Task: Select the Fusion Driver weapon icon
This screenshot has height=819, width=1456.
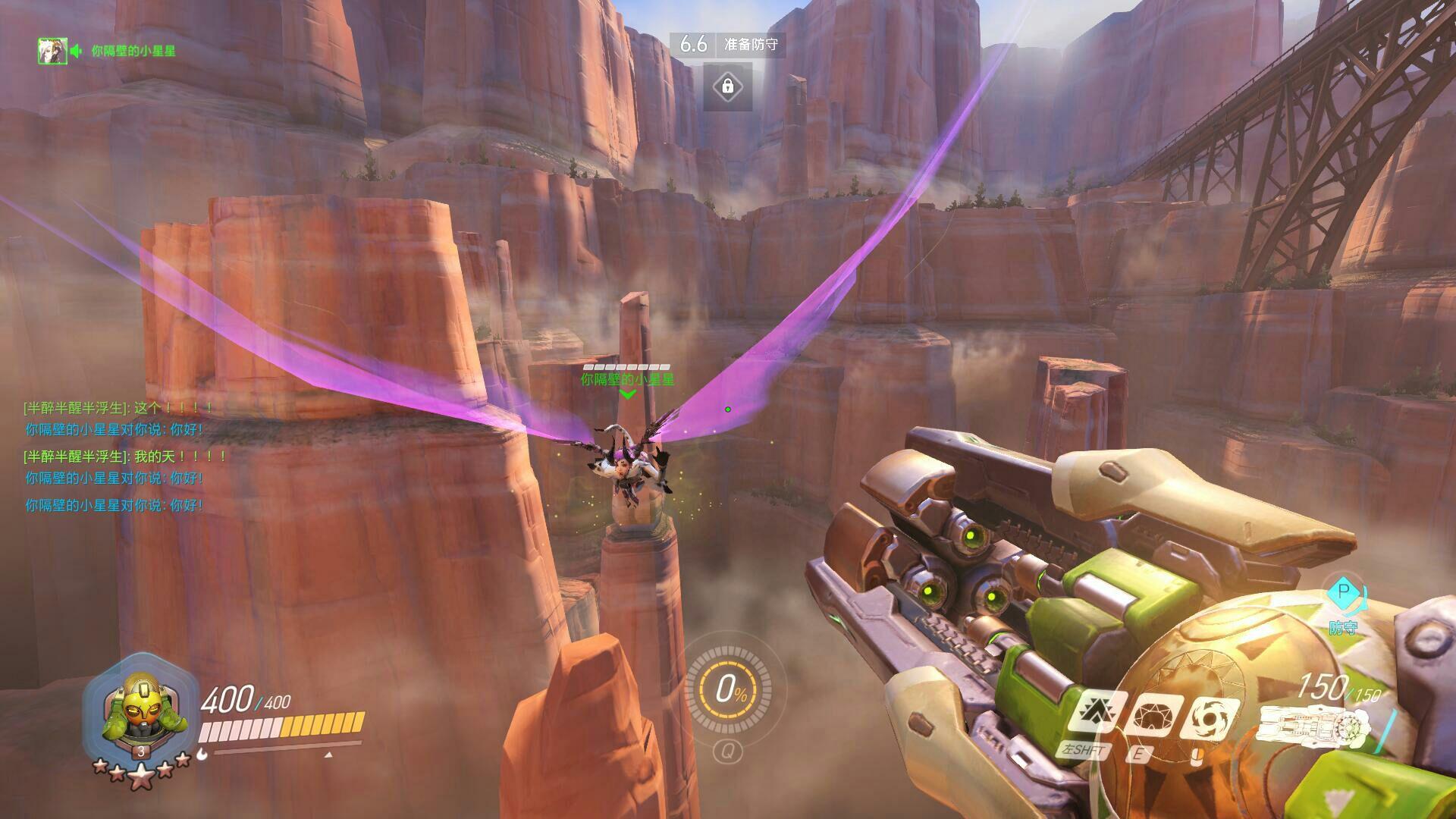Action: coord(1316,726)
